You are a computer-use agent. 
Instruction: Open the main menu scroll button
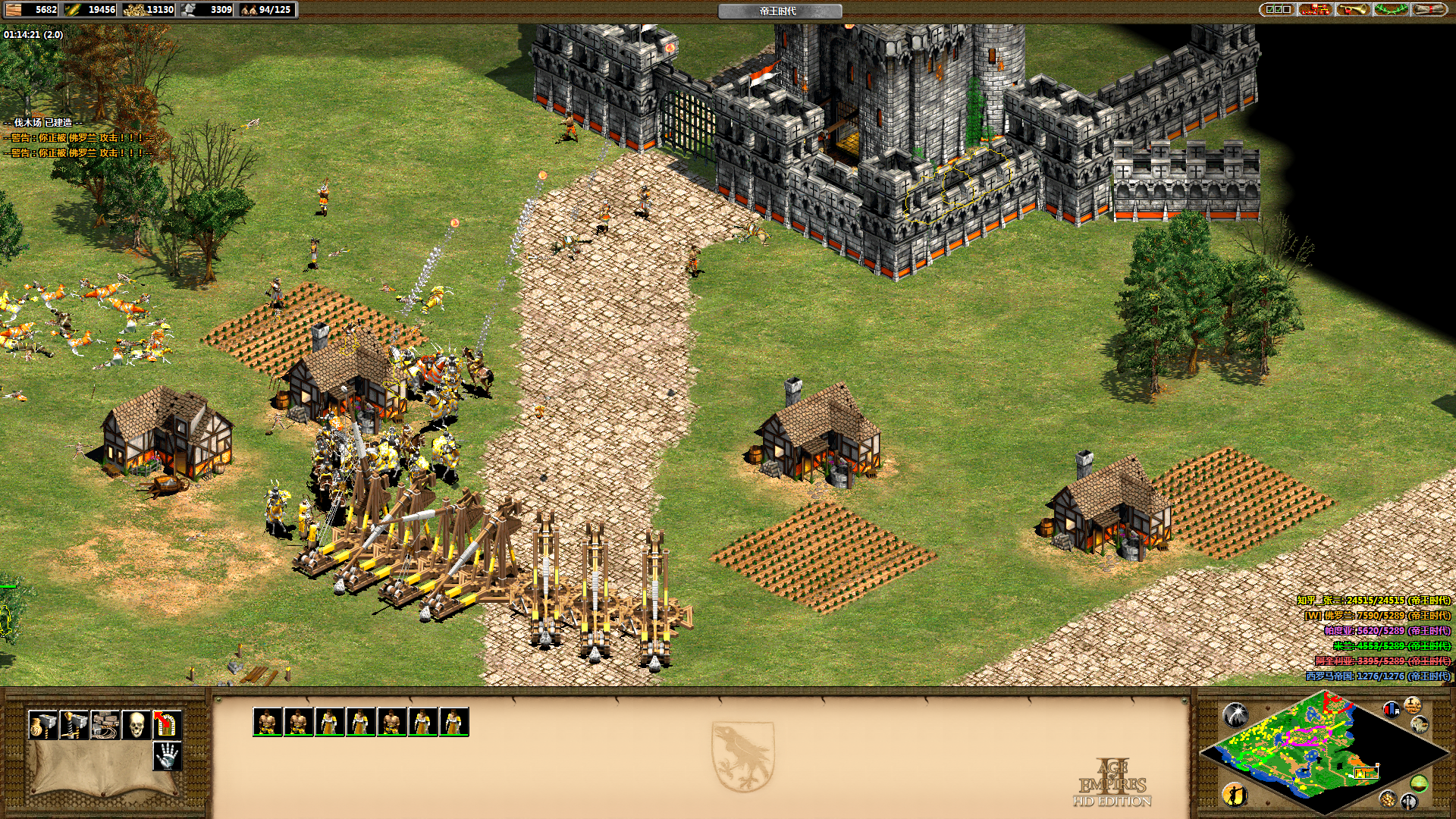click(1429, 10)
